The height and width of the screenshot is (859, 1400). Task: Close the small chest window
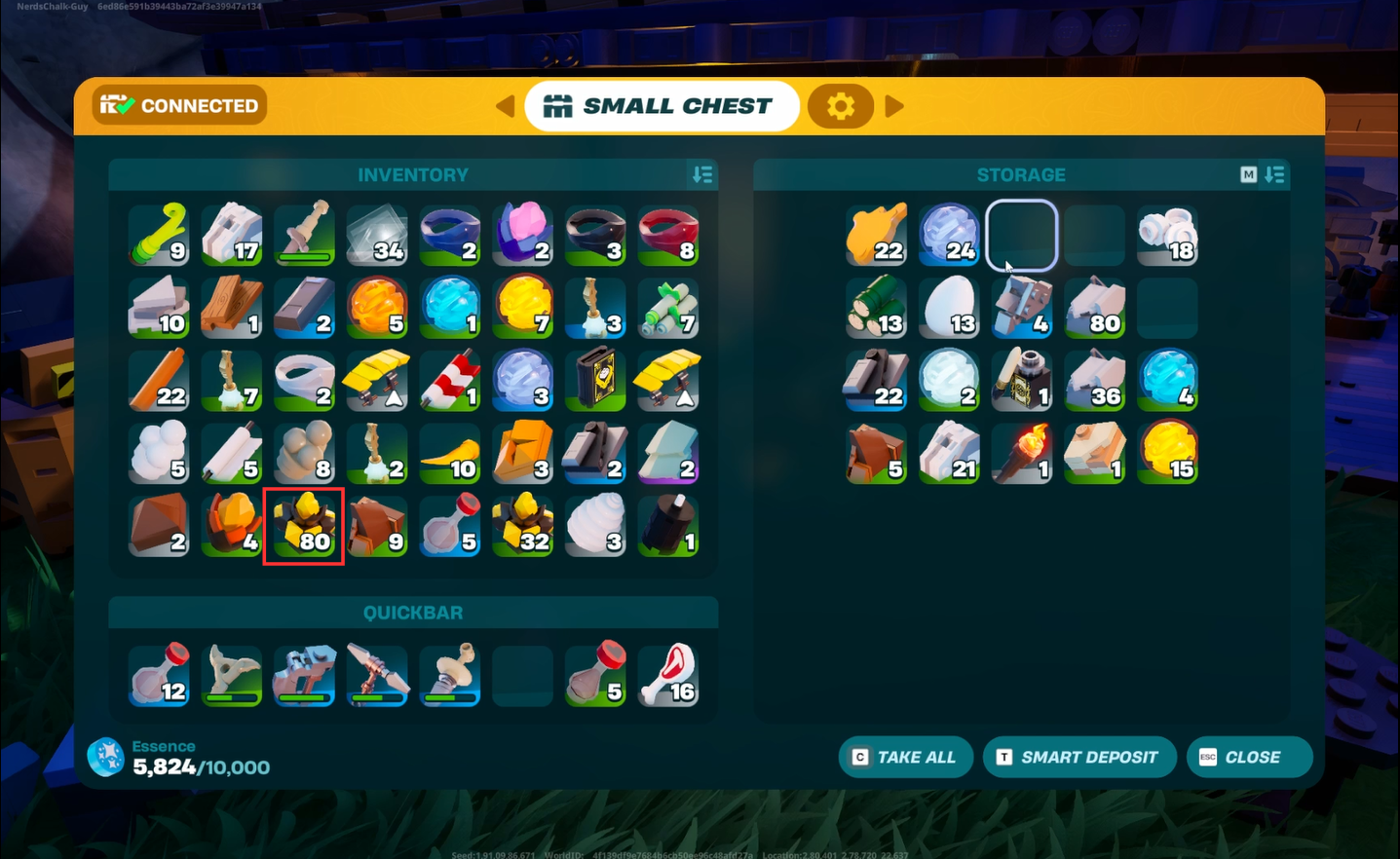(1248, 757)
